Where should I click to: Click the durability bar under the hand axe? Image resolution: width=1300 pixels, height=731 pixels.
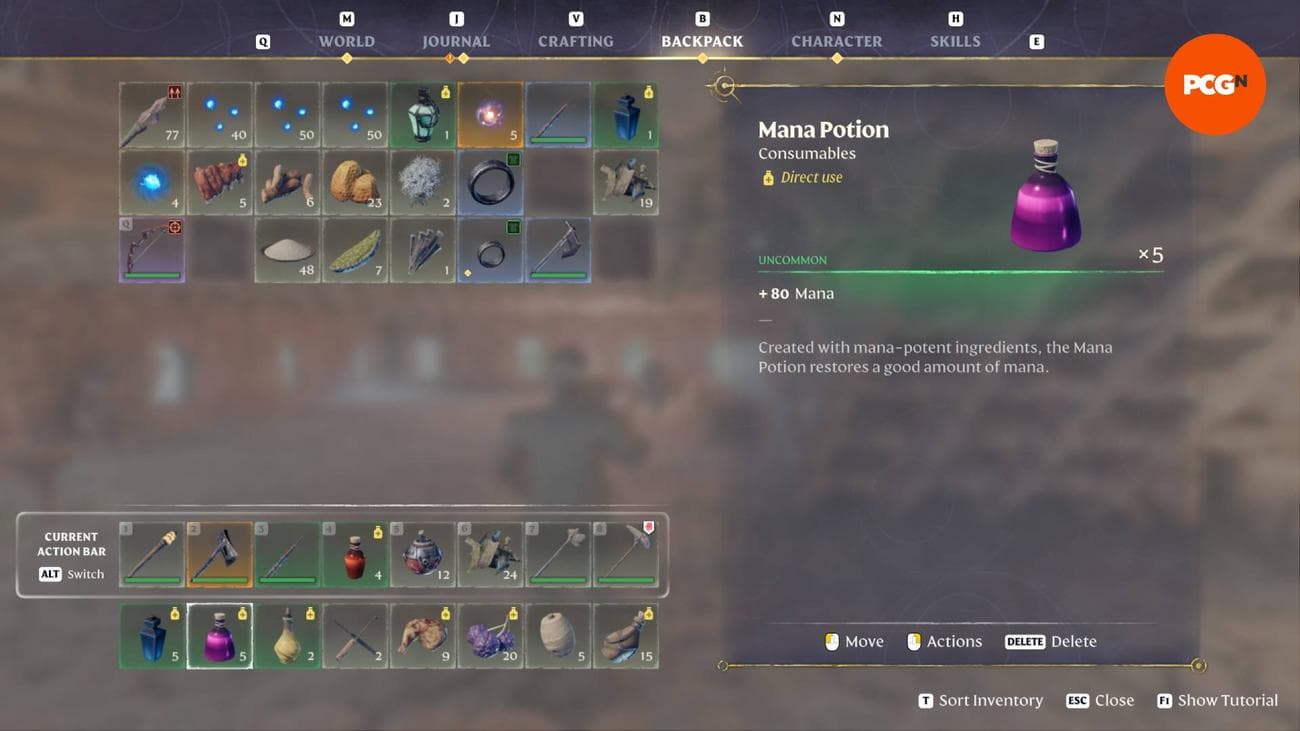(219, 578)
